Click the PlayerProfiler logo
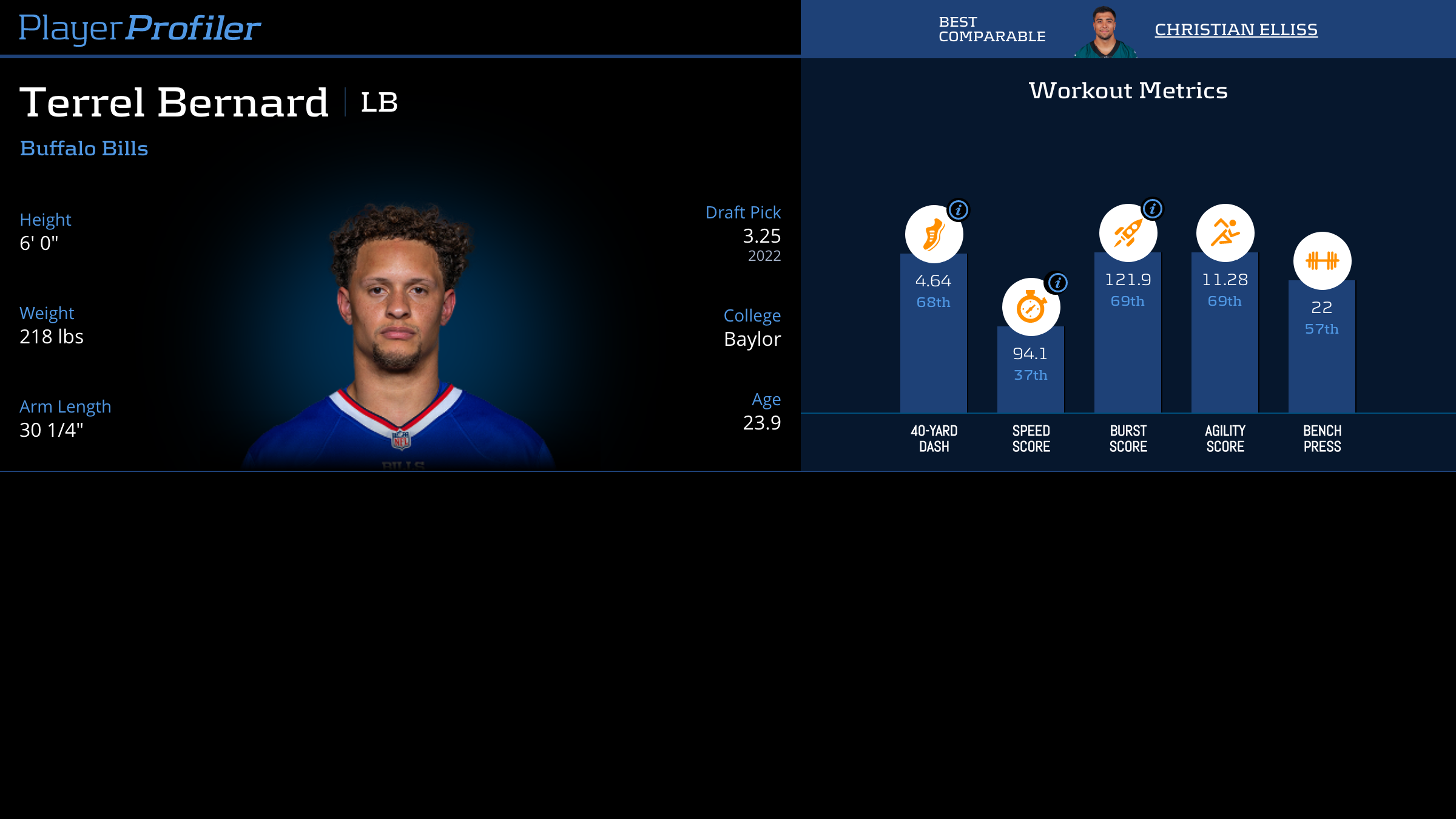Viewport: 1456px width, 819px height. click(140, 27)
